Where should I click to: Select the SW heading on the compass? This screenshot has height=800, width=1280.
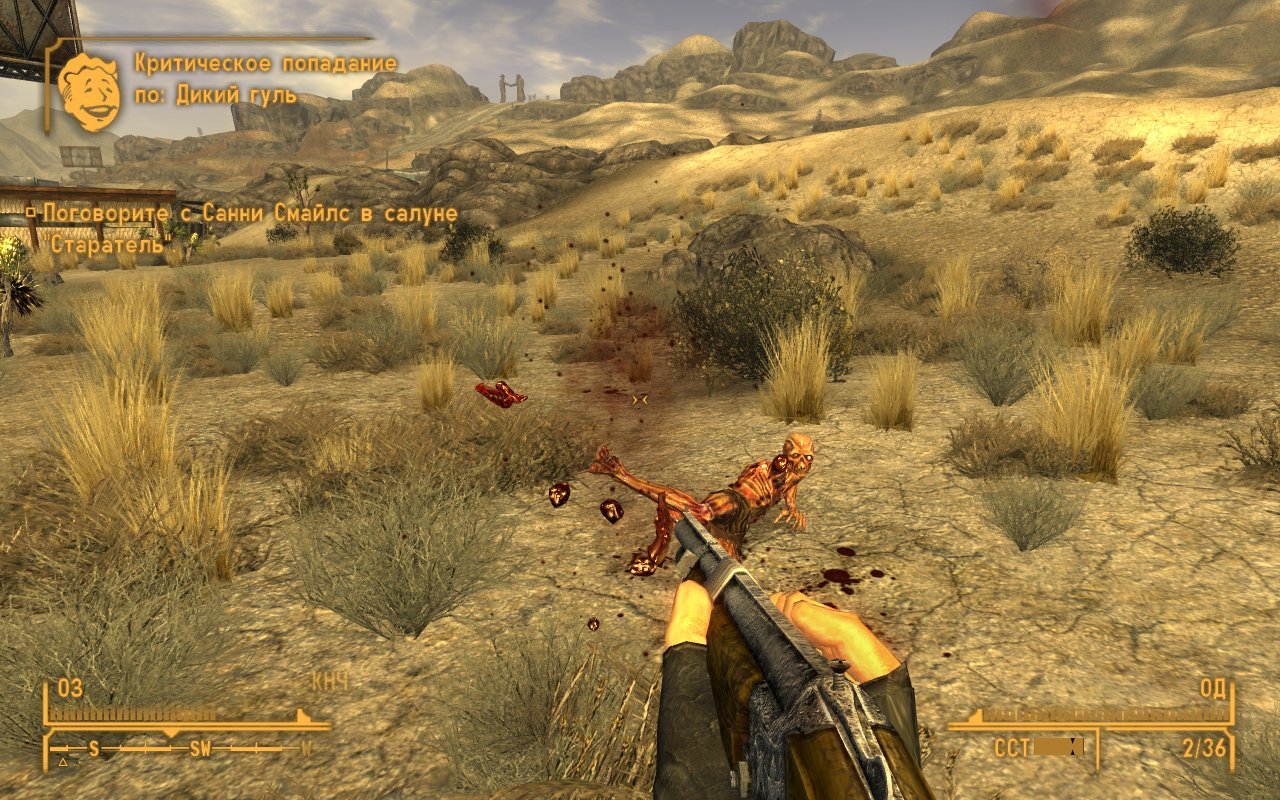pyautogui.click(x=200, y=747)
